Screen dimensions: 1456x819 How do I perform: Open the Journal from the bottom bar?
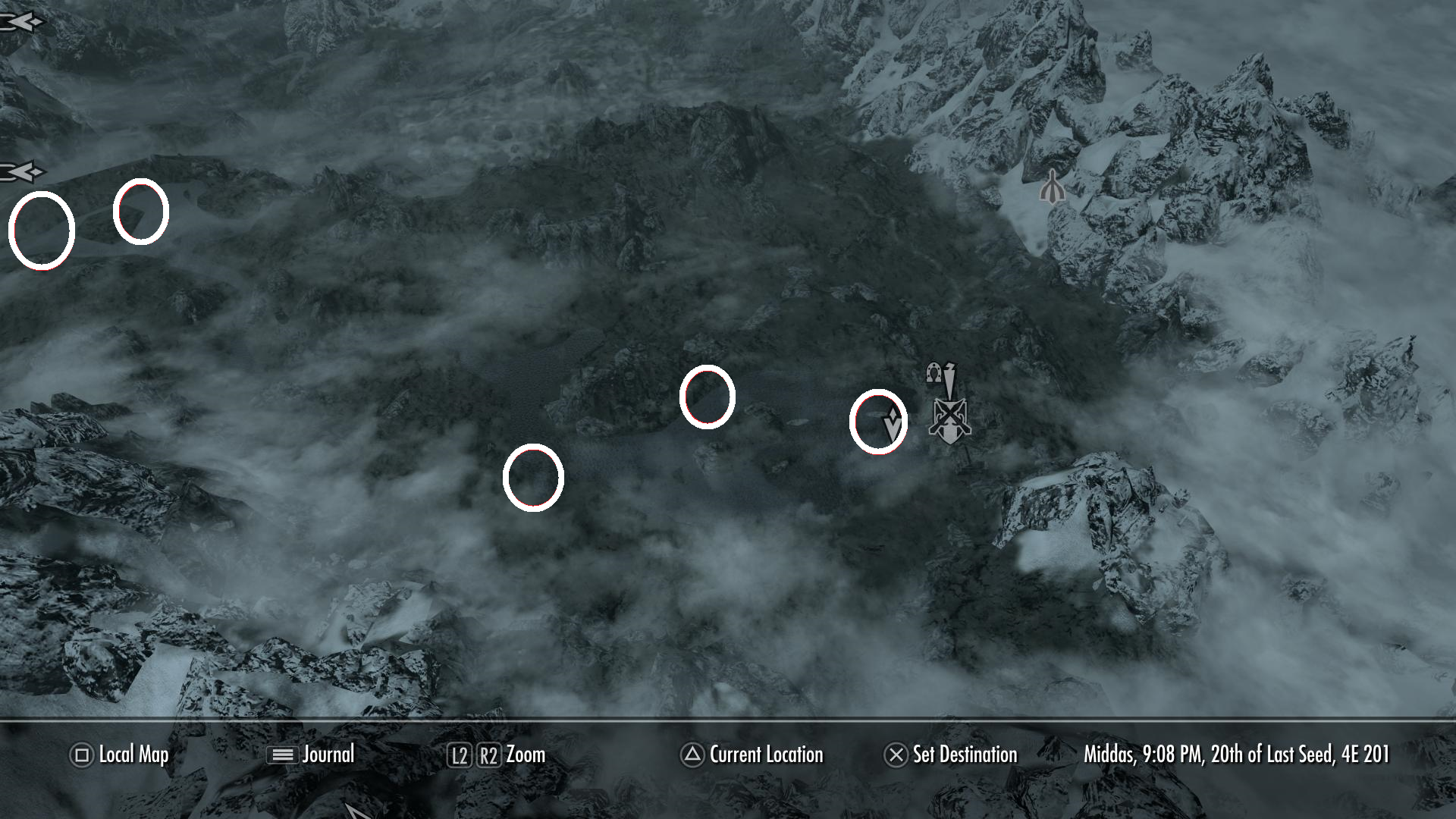tap(328, 755)
